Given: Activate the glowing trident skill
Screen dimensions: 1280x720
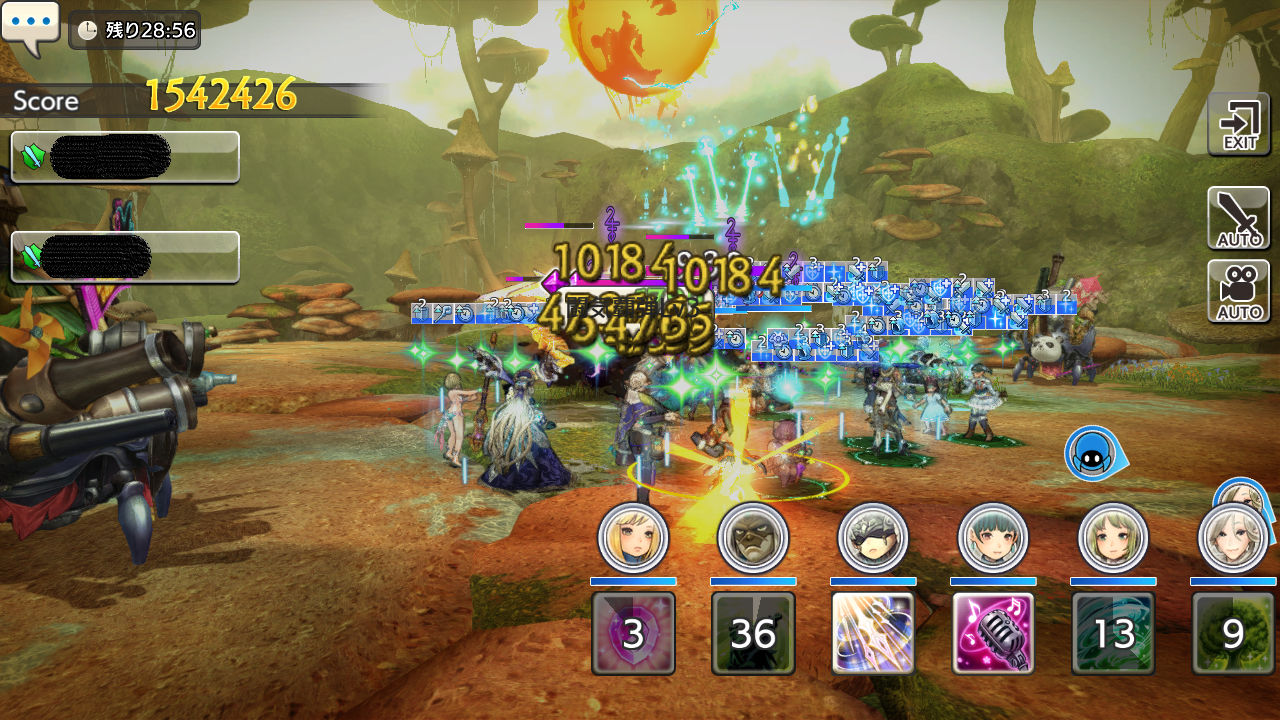Looking at the screenshot, I should tap(873, 633).
